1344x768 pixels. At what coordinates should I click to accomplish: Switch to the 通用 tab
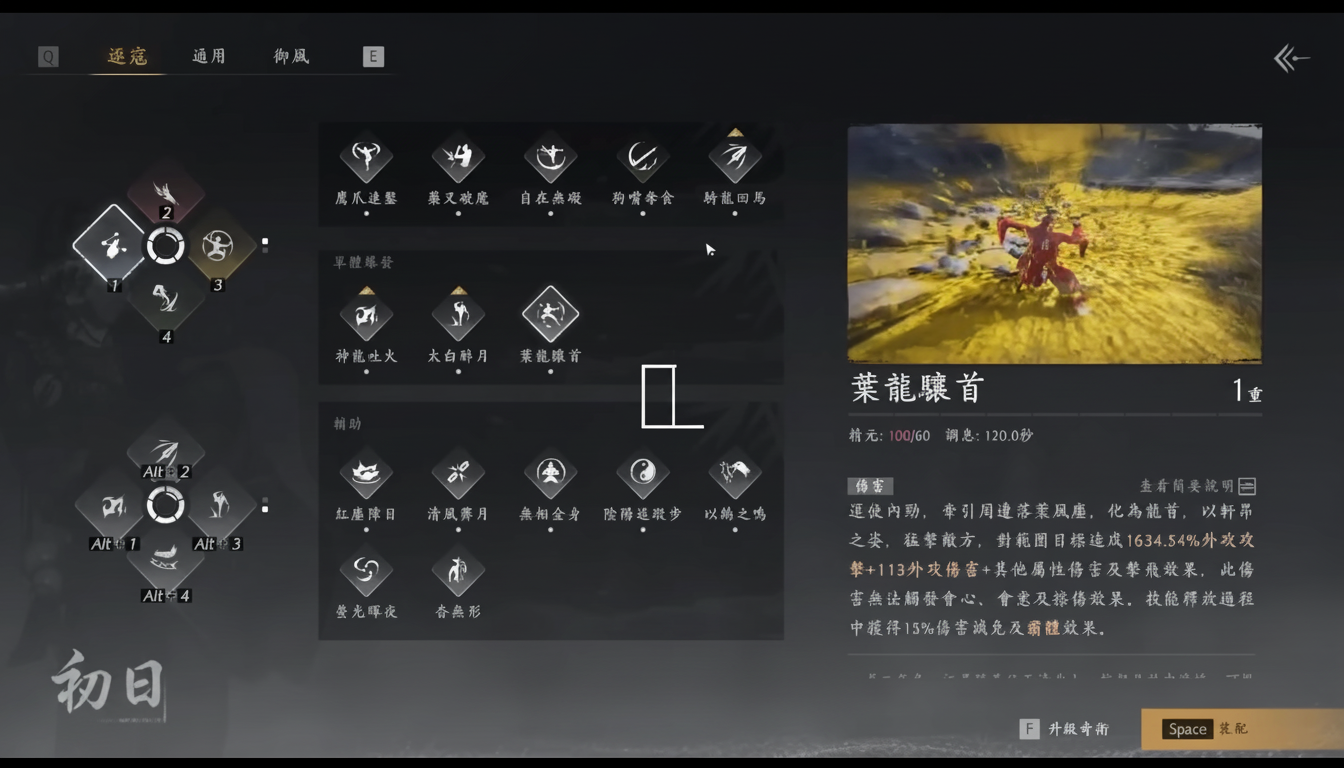[208, 57]
